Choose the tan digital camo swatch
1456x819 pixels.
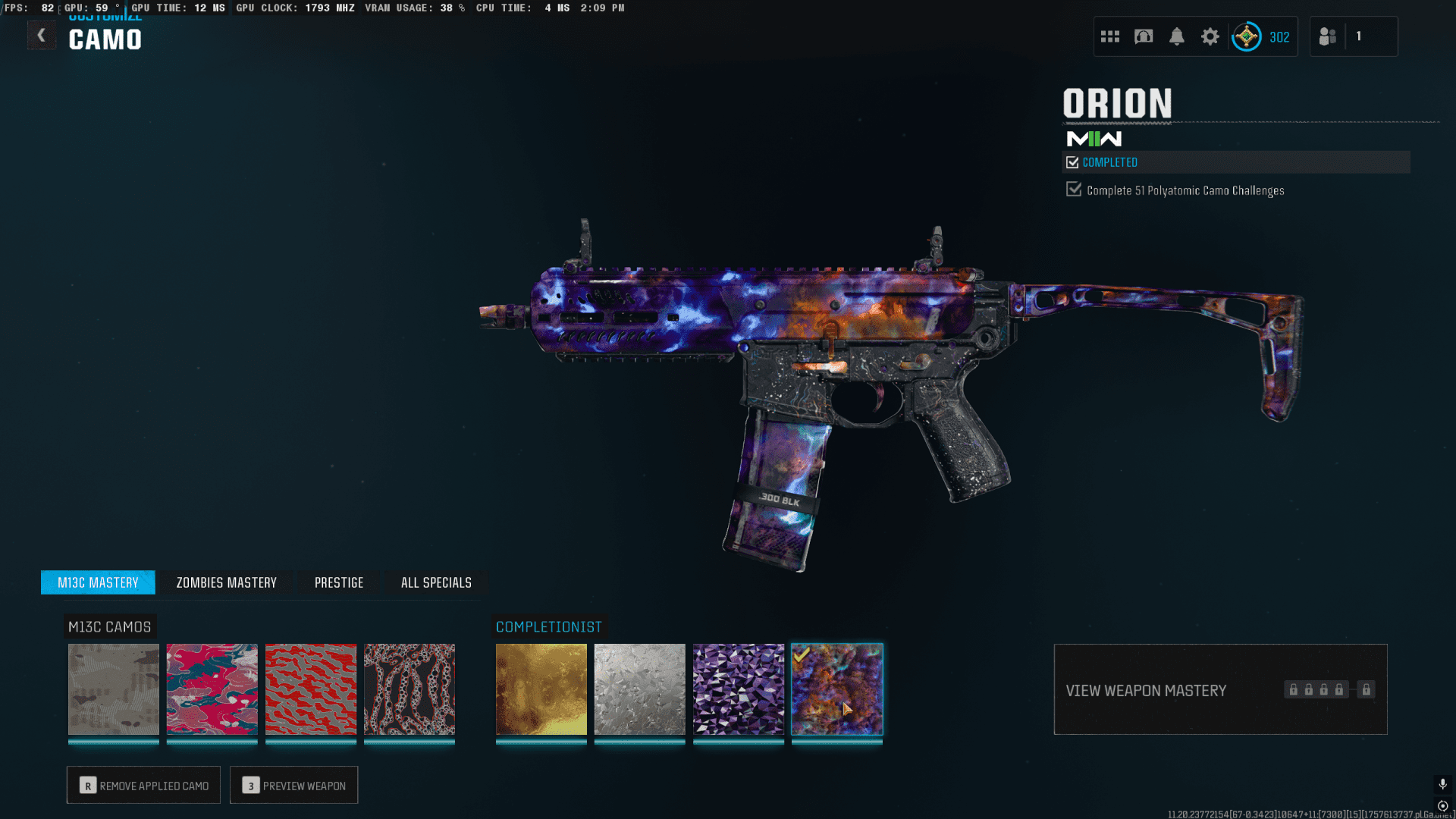coord(114,689)
